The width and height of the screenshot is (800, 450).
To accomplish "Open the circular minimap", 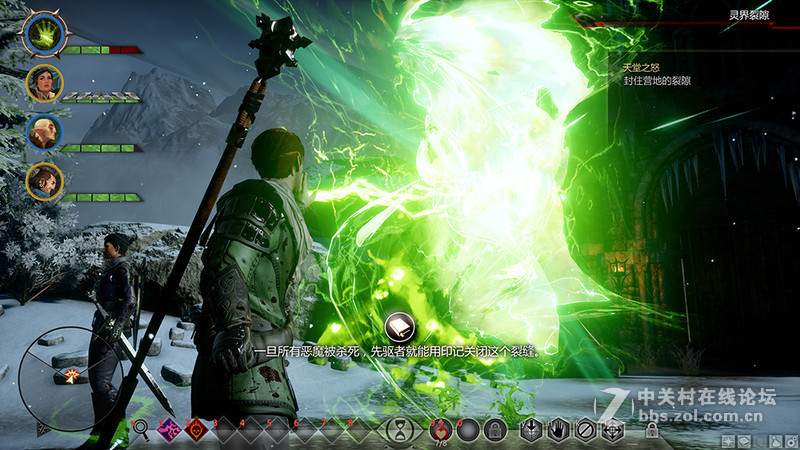I will (x=70, y=374).
